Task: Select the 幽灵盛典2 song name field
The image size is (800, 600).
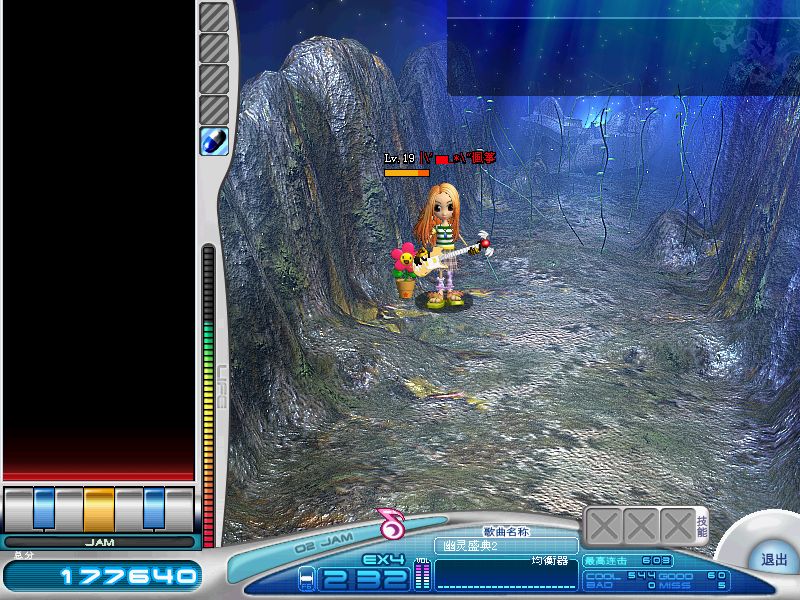Action: (506, 545)
